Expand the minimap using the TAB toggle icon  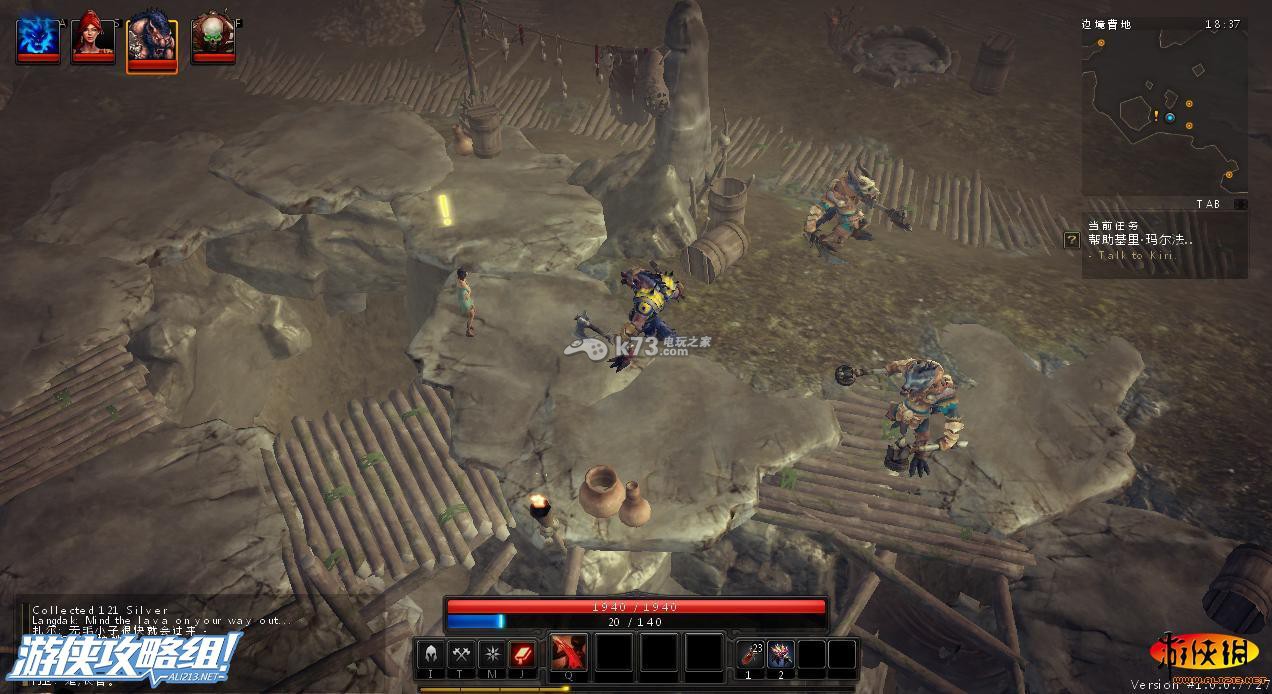tap(1240, 204)
